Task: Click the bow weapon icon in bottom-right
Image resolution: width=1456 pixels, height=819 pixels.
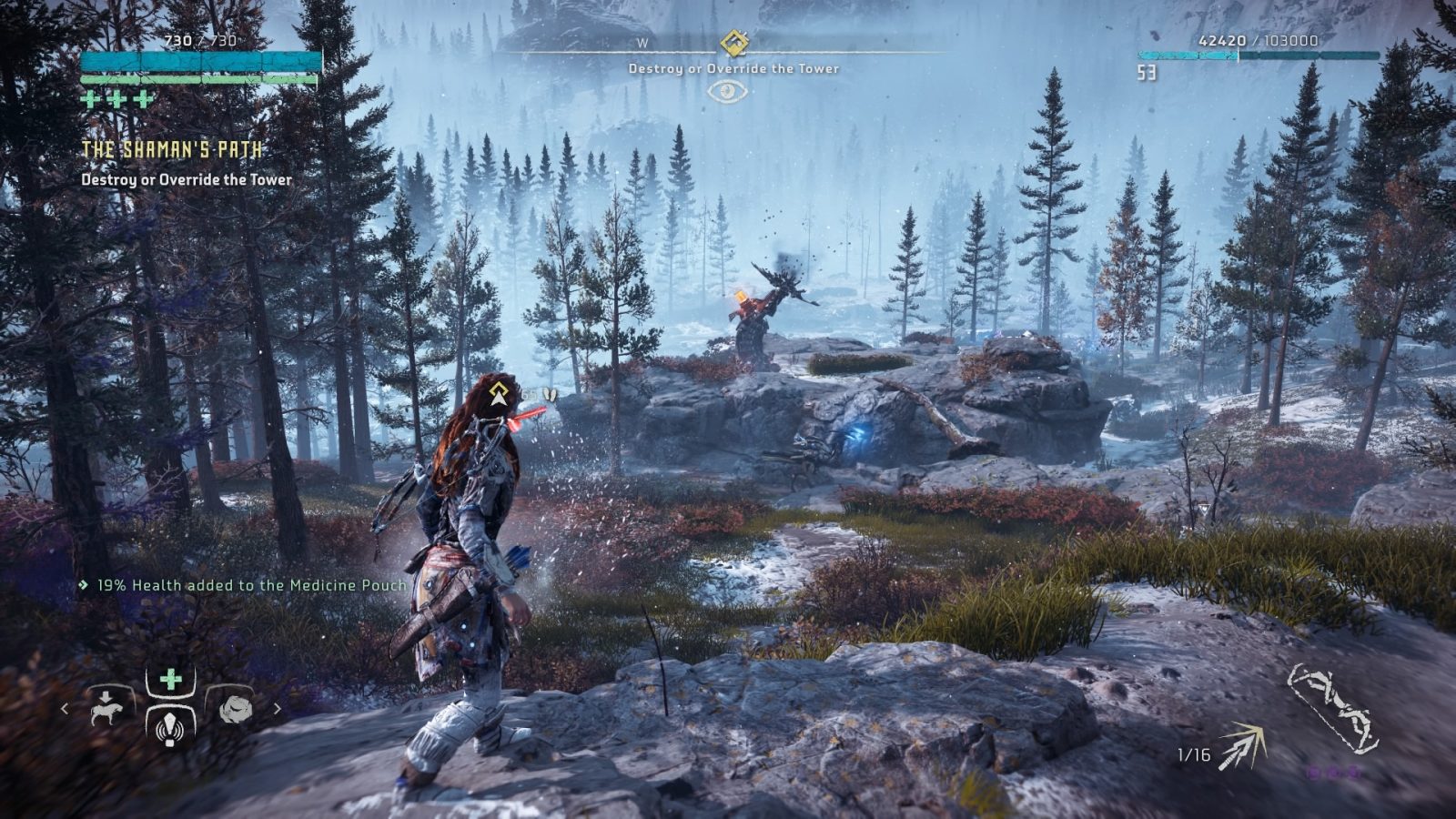Action: pos(1332,706)
